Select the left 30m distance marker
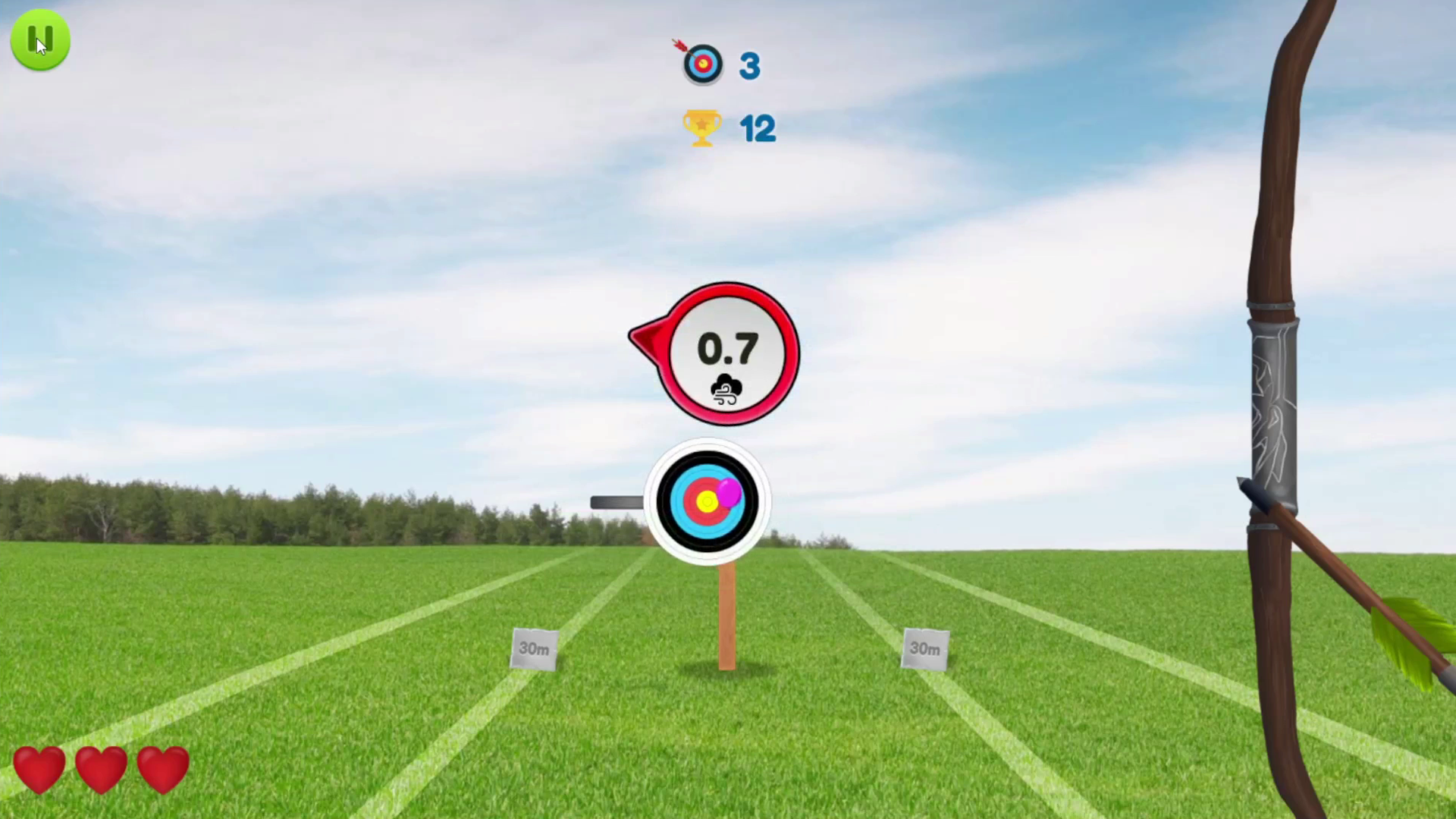This screenshot has width=1456, height=819. [x=535, y=648]
